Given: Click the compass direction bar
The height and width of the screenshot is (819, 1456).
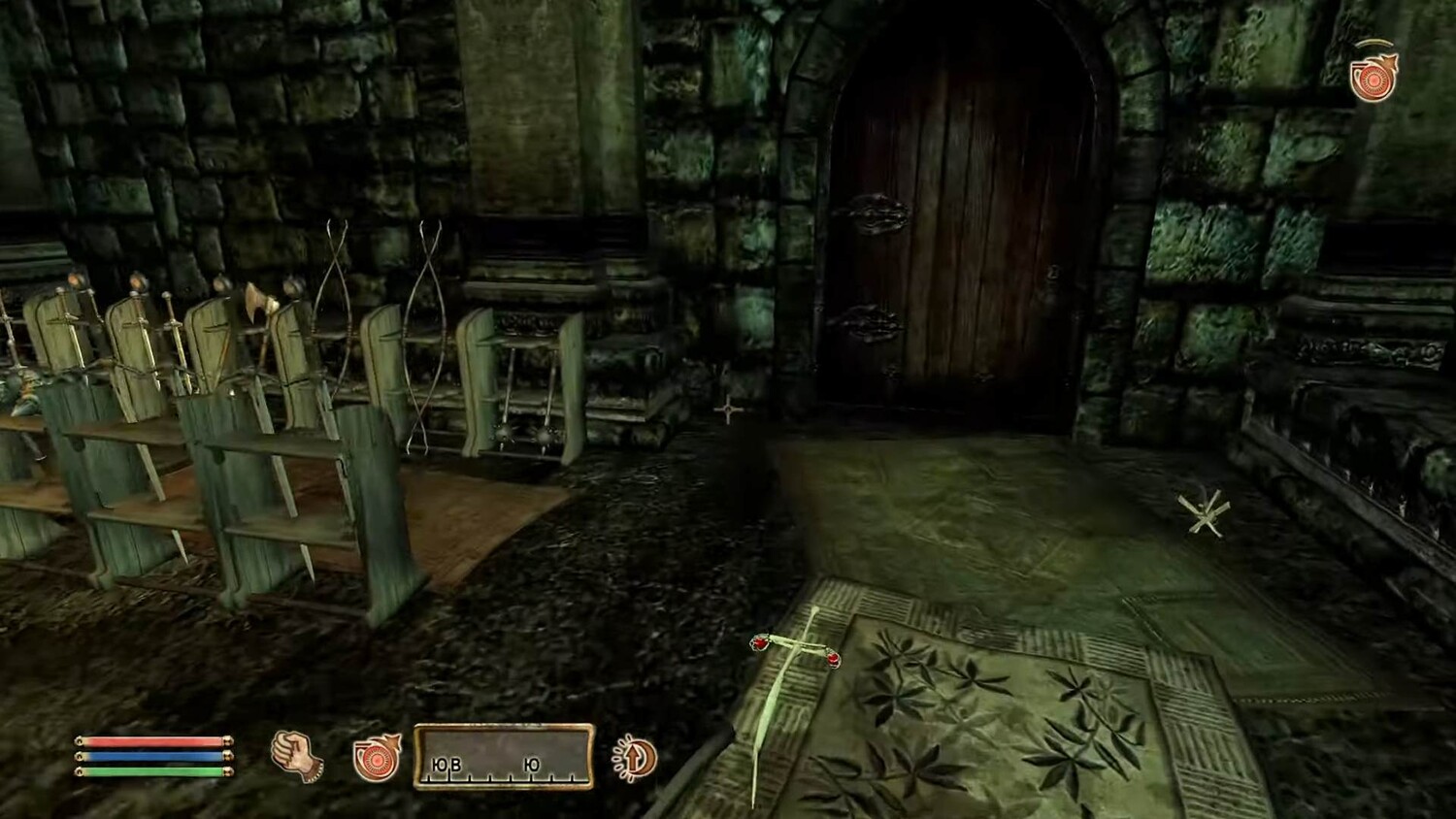Looking at the screenshot, I should pyautogui.click(x=504, y=756).
